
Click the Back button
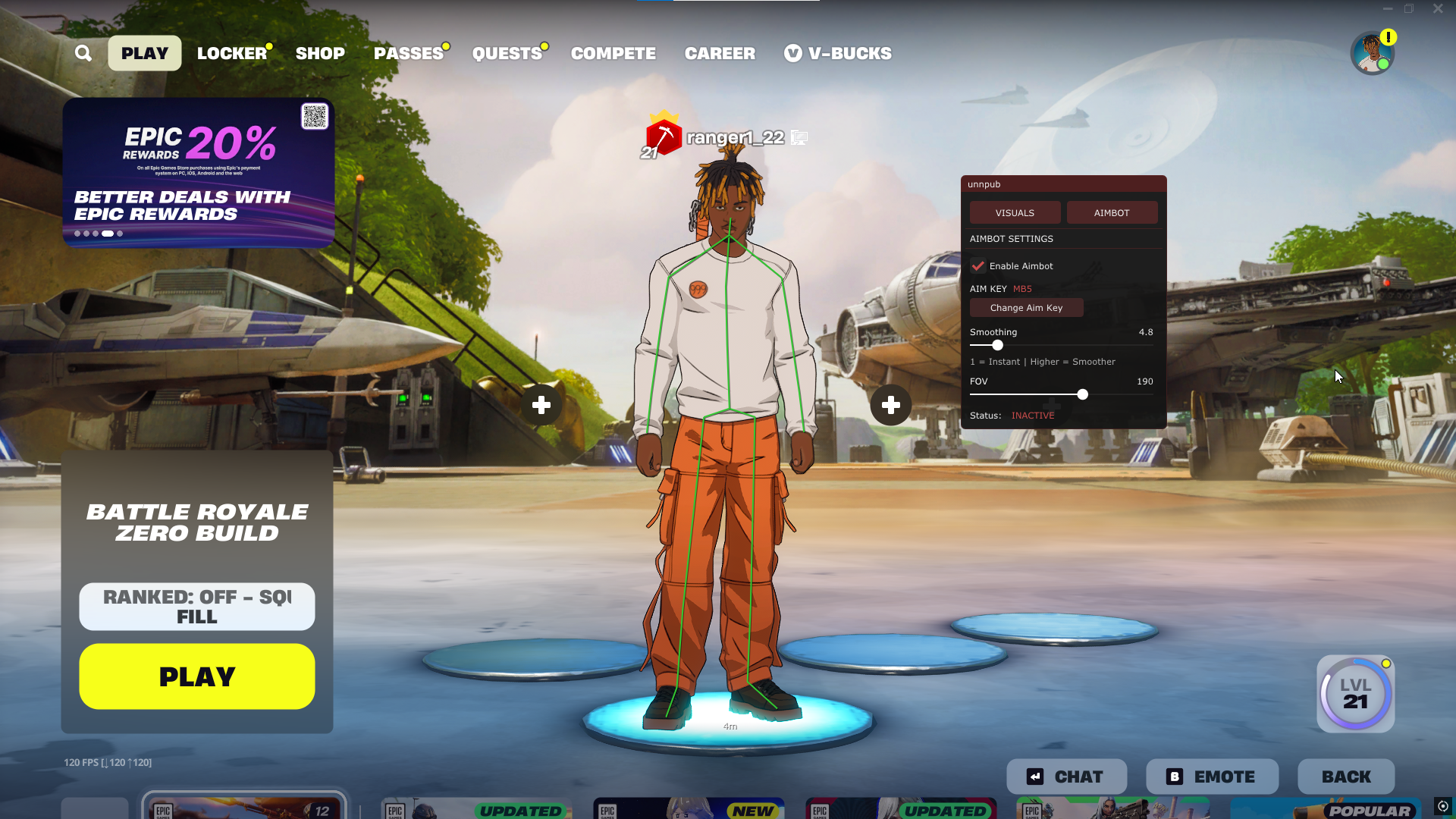click(1346, 777)
